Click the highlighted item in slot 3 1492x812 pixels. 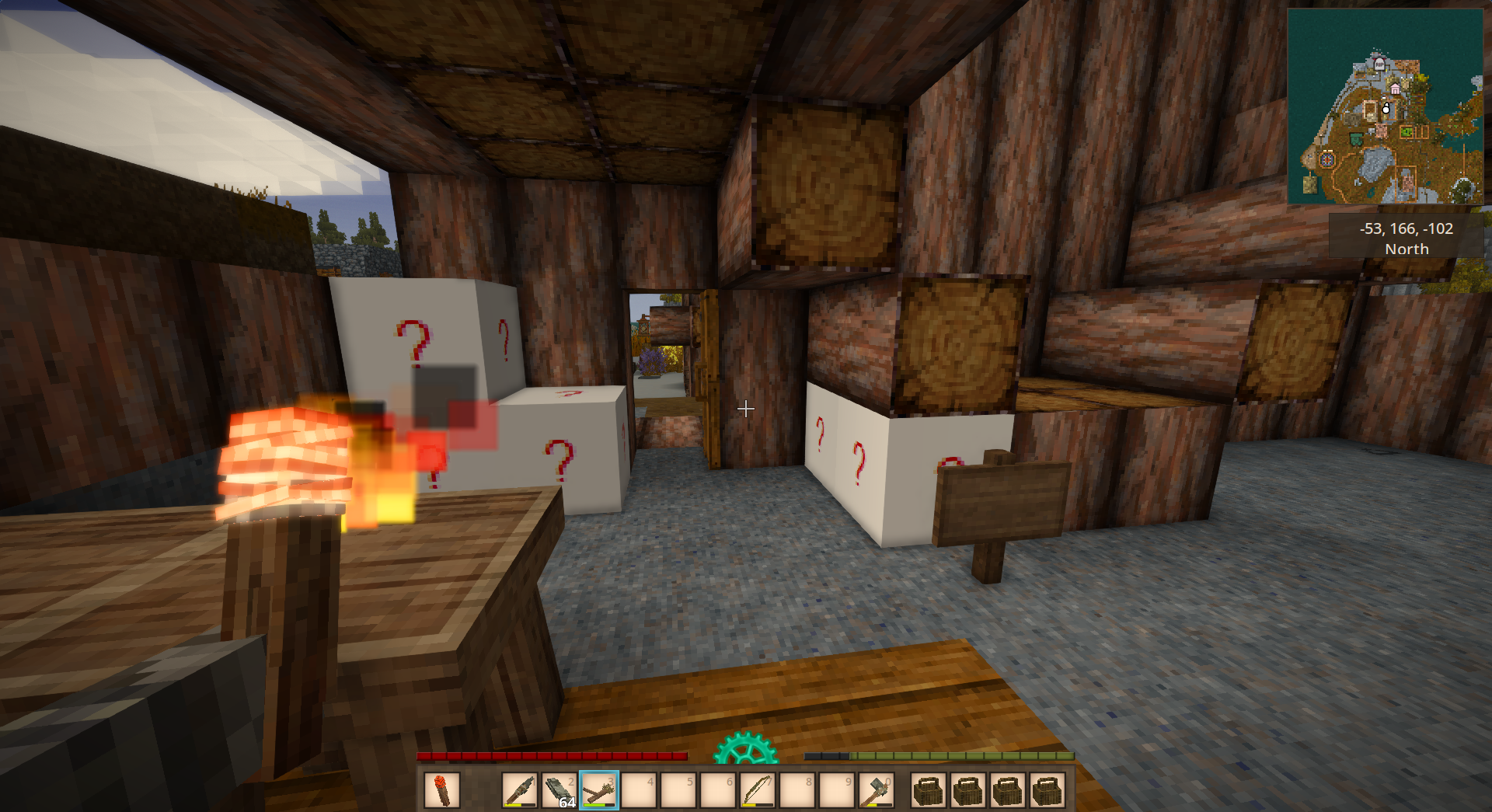point(599,791)
